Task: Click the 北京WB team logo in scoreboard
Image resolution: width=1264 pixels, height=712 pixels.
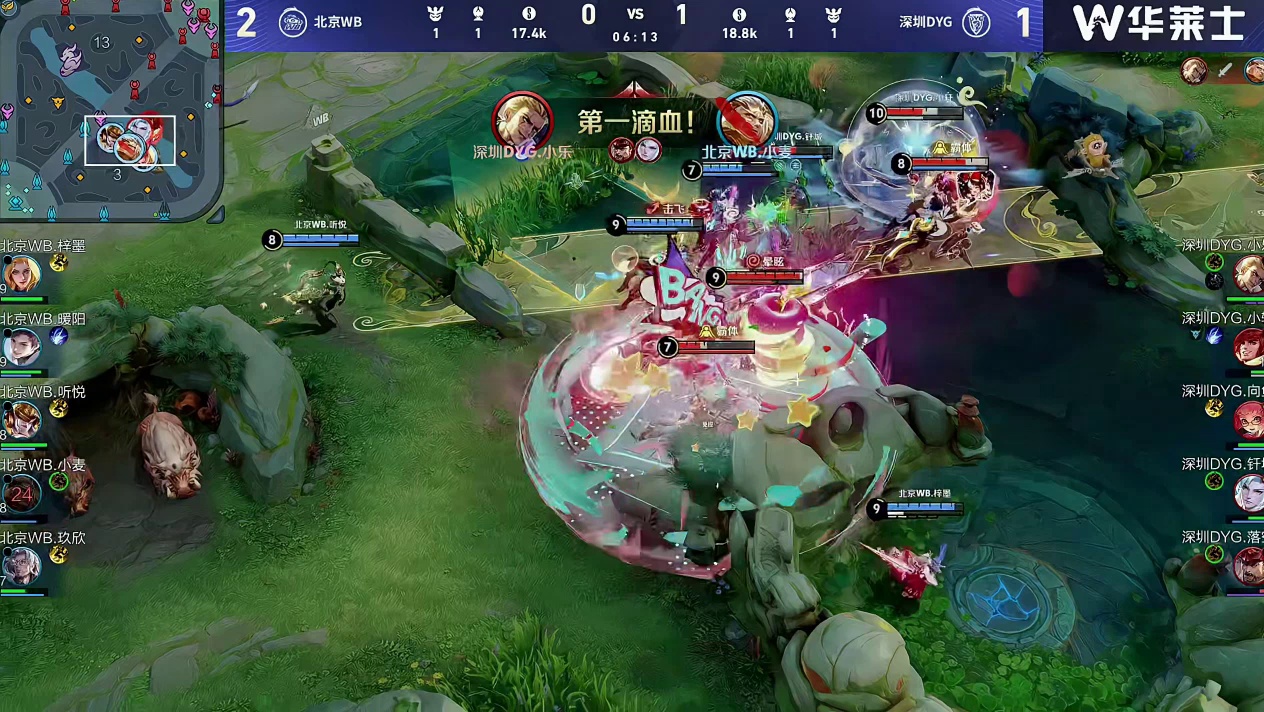Action: [x=292, y=22]
